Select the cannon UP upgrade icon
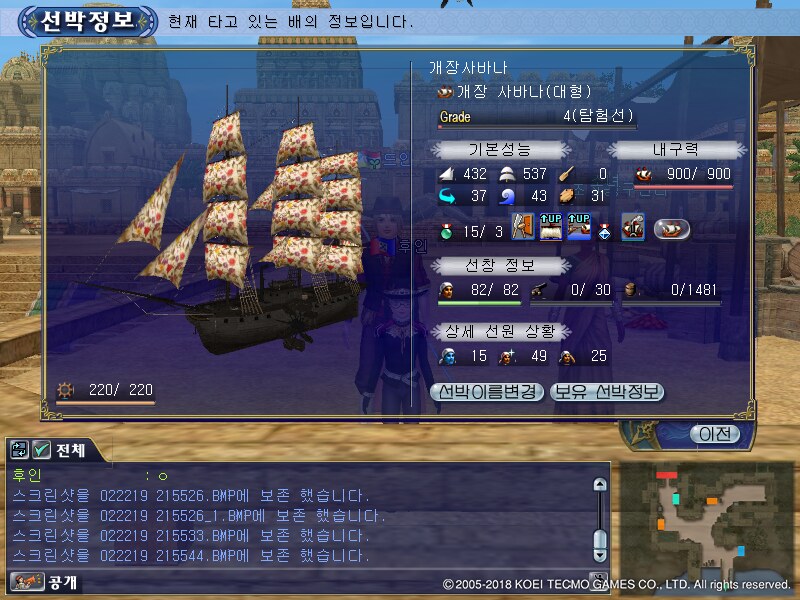 click(x=579, y=227)
